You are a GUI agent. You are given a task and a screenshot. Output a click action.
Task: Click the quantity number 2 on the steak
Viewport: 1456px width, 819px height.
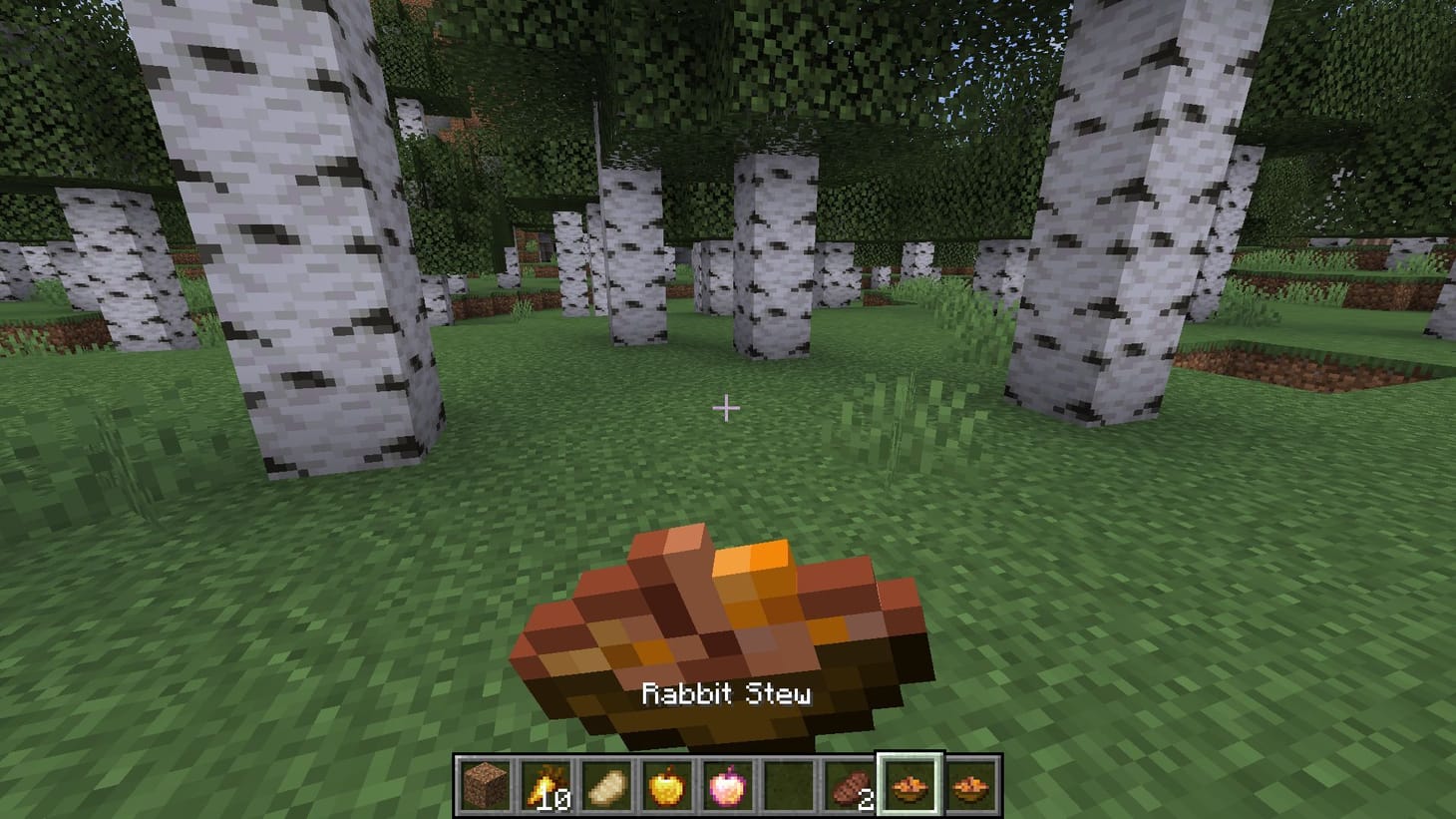click(x=866, y=797)
